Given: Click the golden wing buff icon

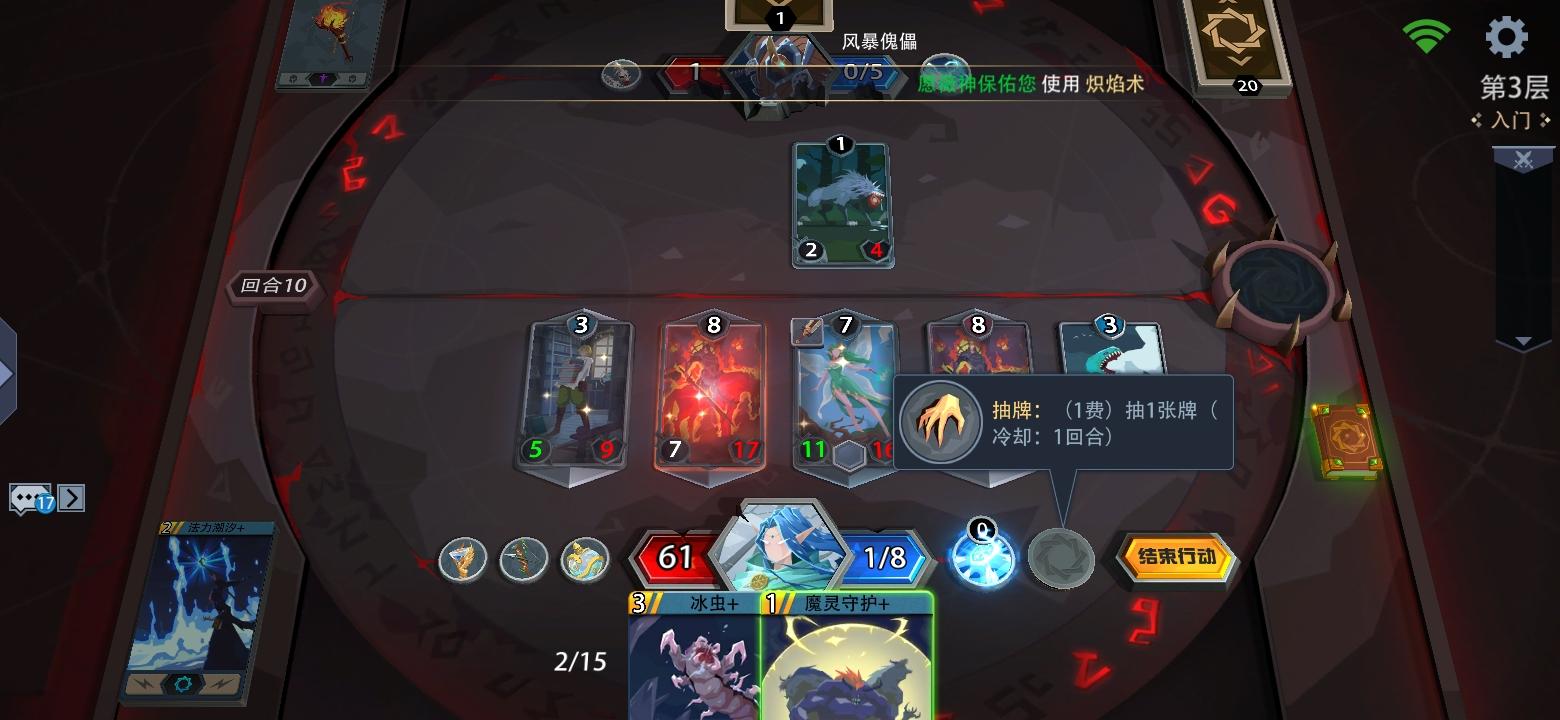Looking at the screenshot, I should click(x=462, y=560).
